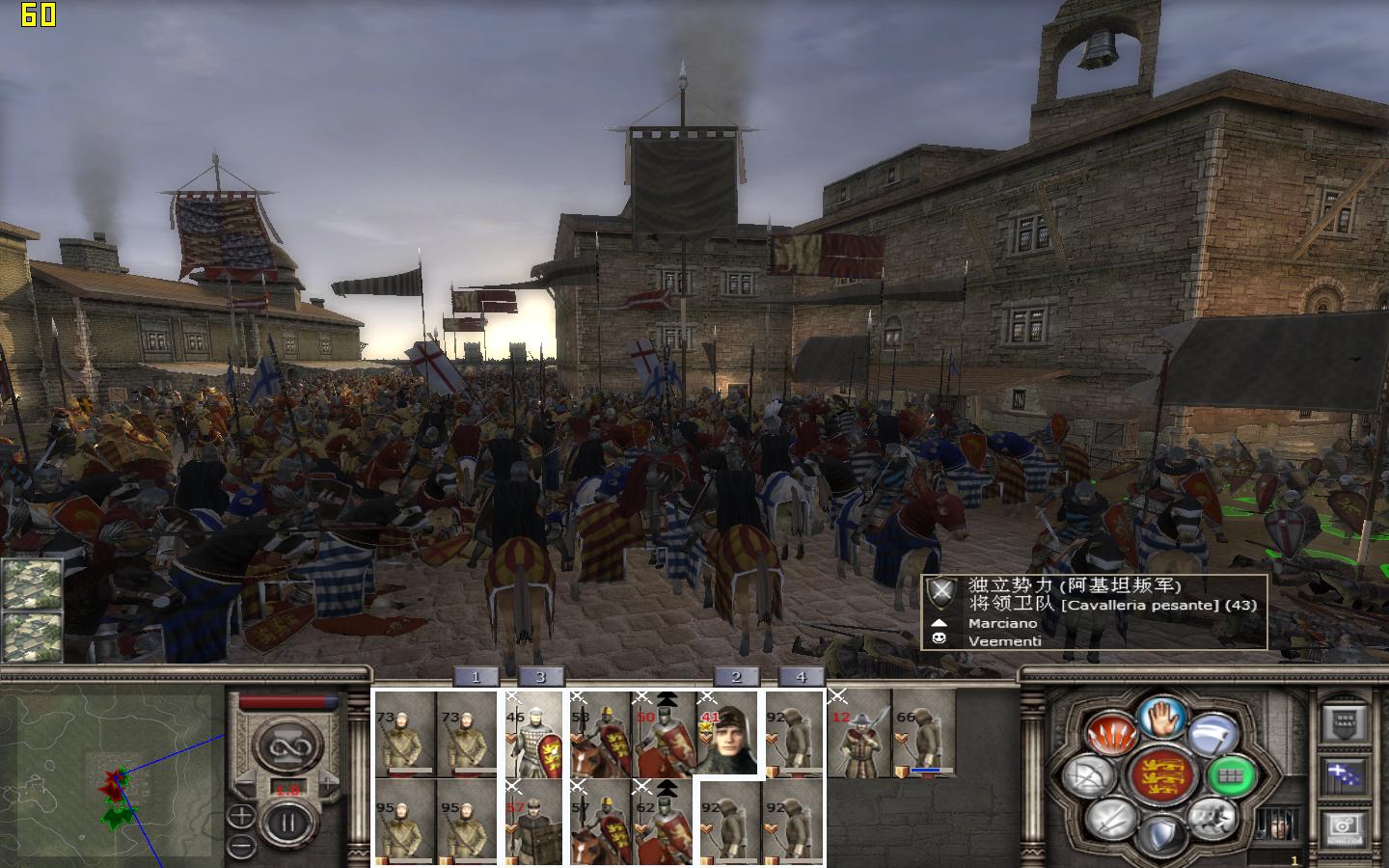Zoom out the minimap with minus button

pos(241,848)
